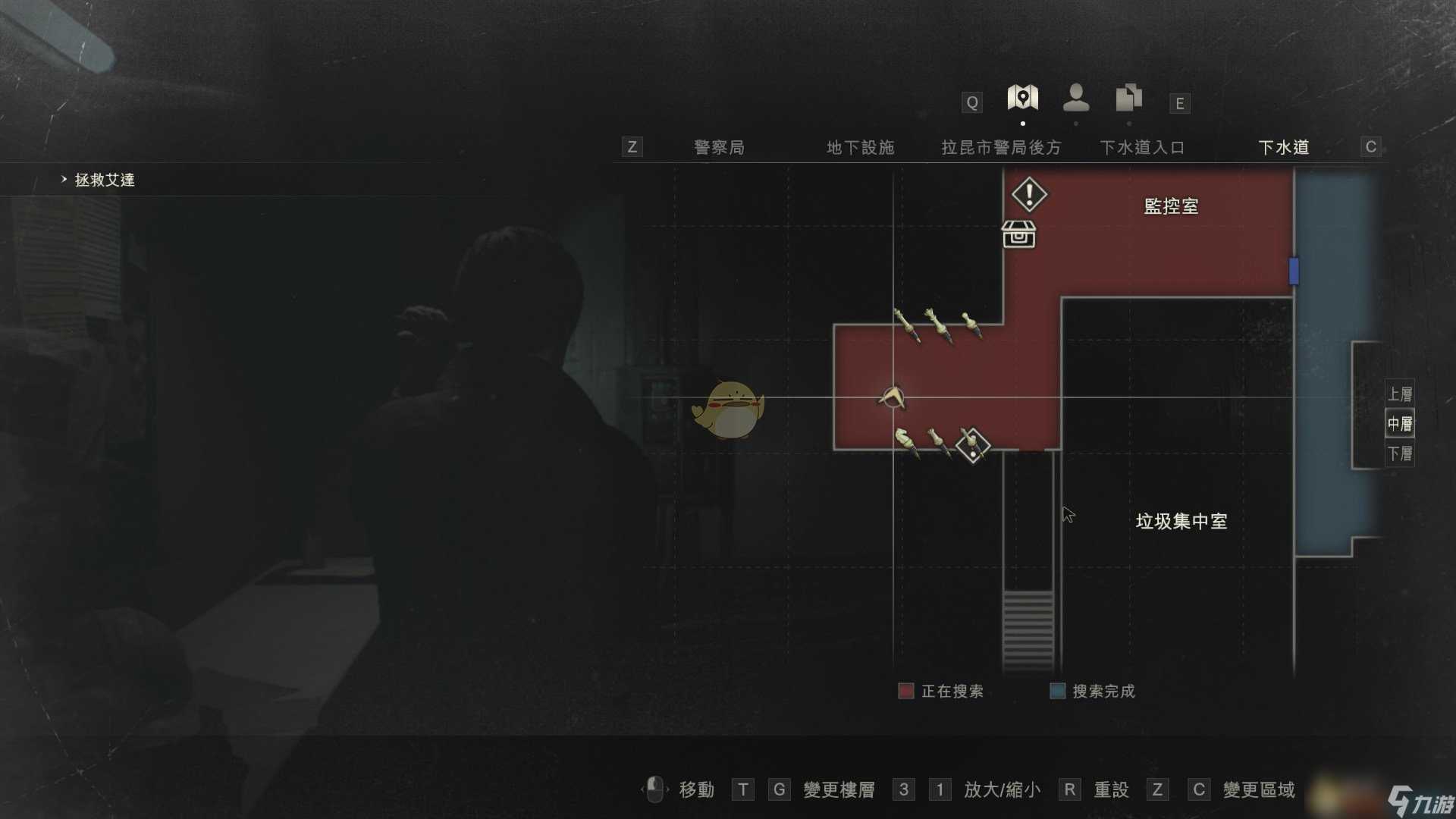Select the player position arrow on the map
Viewport: 1456px width, 819px height.
pyautogui.click(x=892, y=398)
